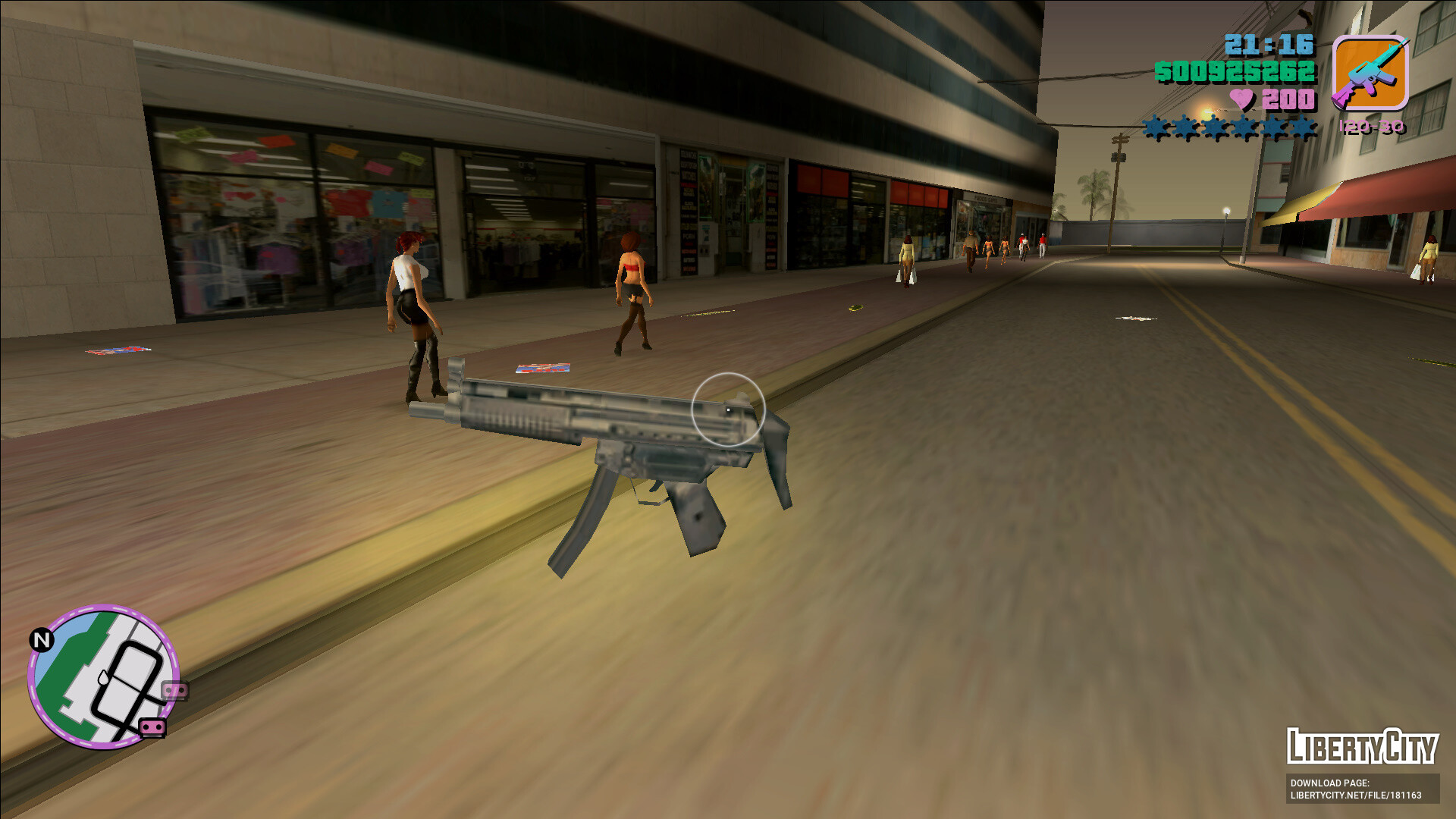Click the pink heart health icon
This screenshot has height=819, width=1456.
click(1241, 99)
